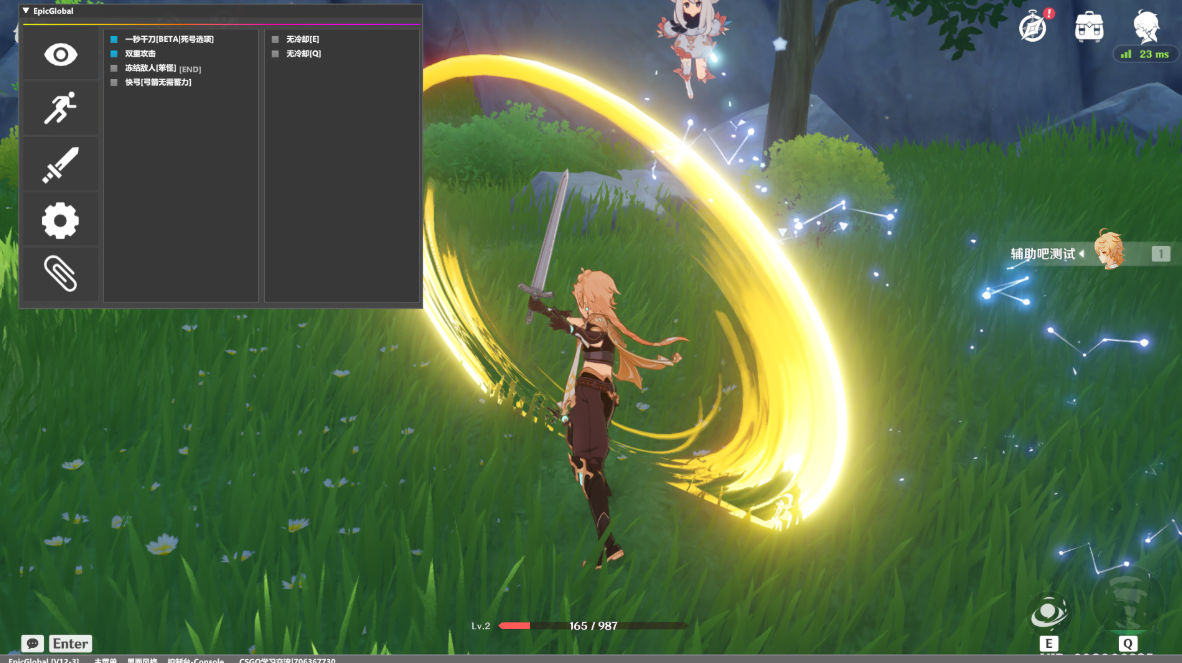Enable the 快弓 checkbox
This screenshot has height=663, width=1182.
click(x=114, y=82)
